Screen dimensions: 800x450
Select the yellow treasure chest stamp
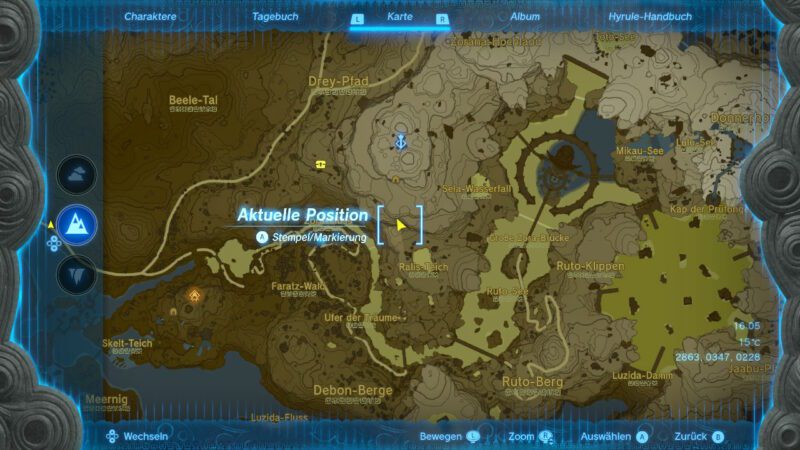[x=321, y=164]
